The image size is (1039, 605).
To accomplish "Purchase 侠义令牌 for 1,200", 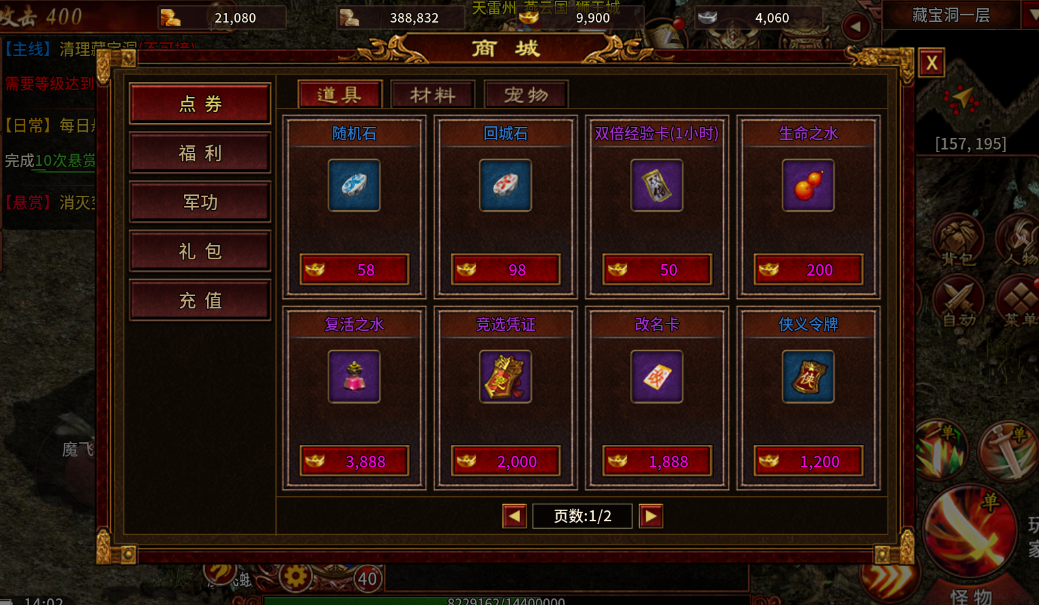I will pyautogui.click(x=808, y=461).
